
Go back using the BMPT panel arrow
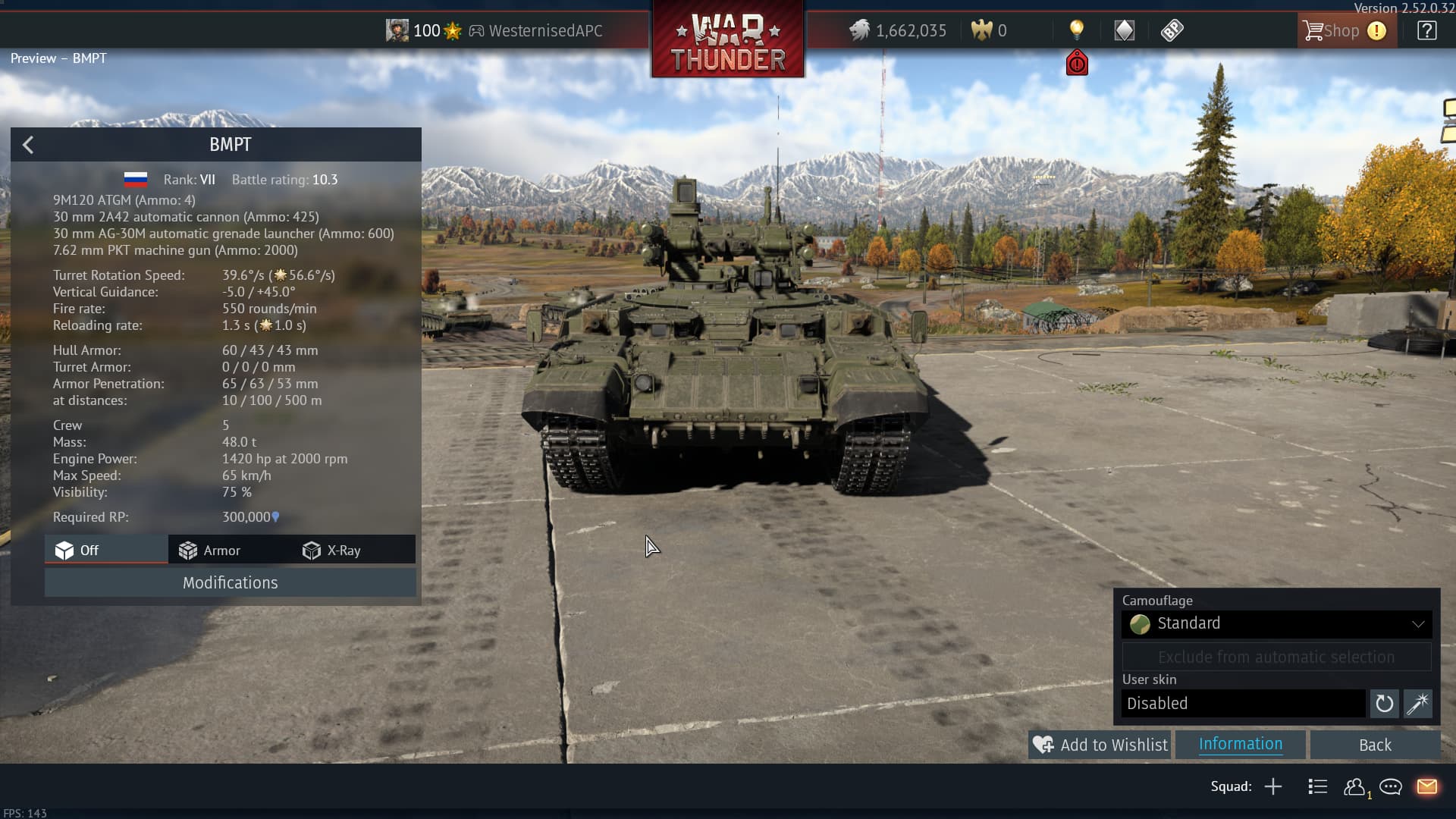click(28, 145)
